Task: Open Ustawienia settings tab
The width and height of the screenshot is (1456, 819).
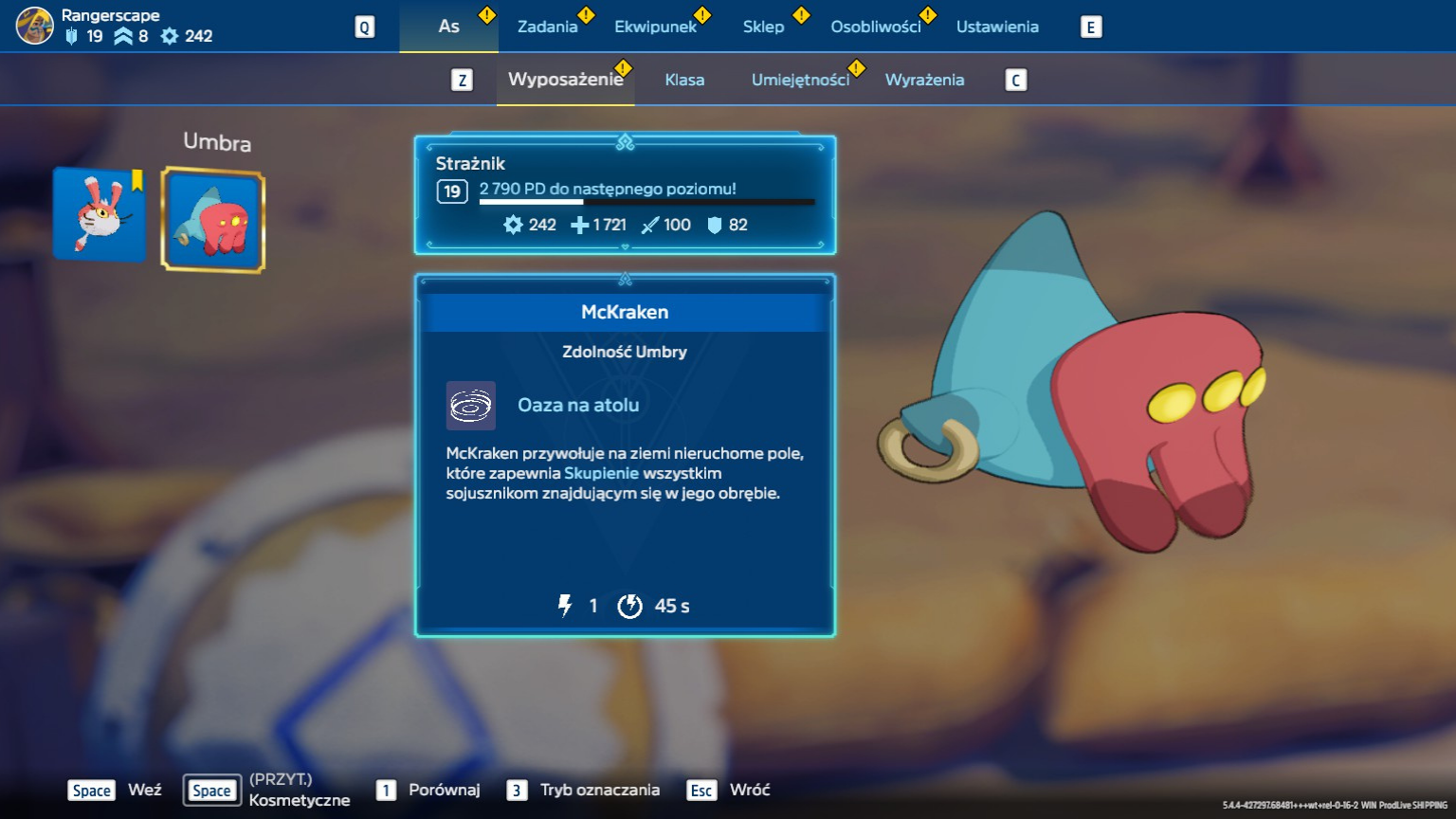Action: pyautogui.click(x=997, y=27)
